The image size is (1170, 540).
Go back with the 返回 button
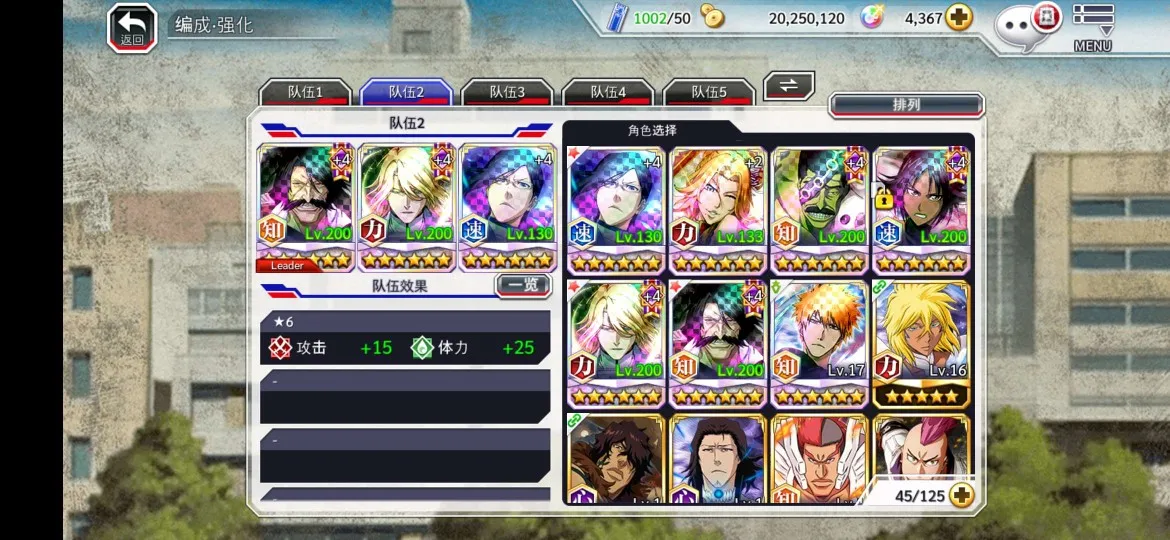click(x=132, y=27)
